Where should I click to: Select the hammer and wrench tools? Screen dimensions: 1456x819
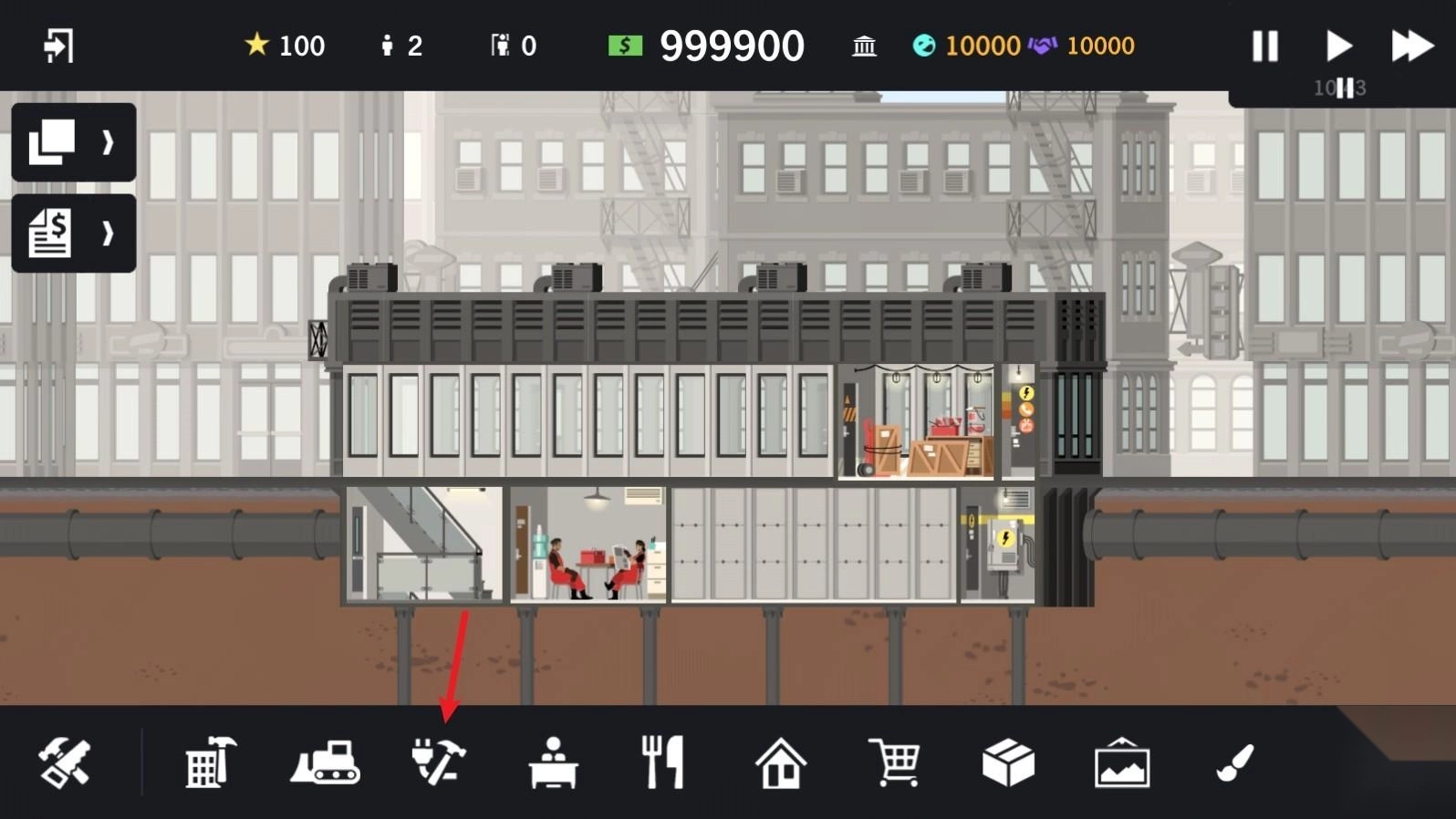64,762
